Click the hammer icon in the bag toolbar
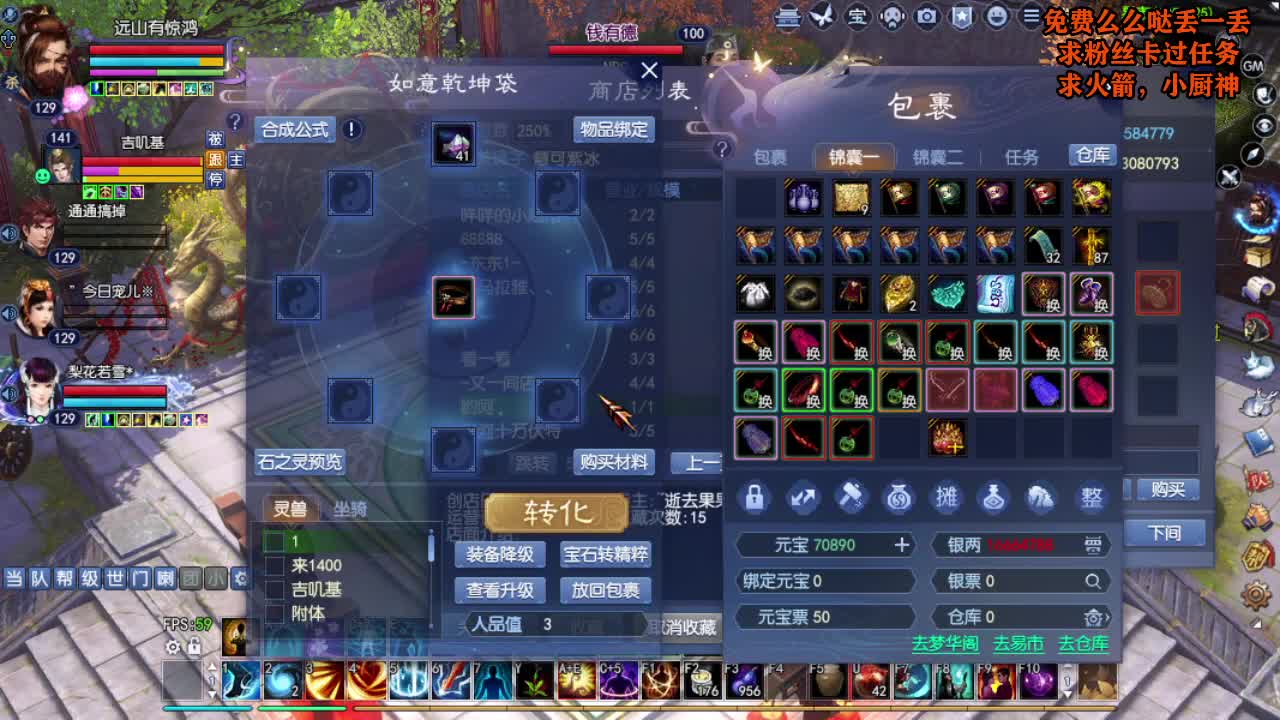 (851, 499)
